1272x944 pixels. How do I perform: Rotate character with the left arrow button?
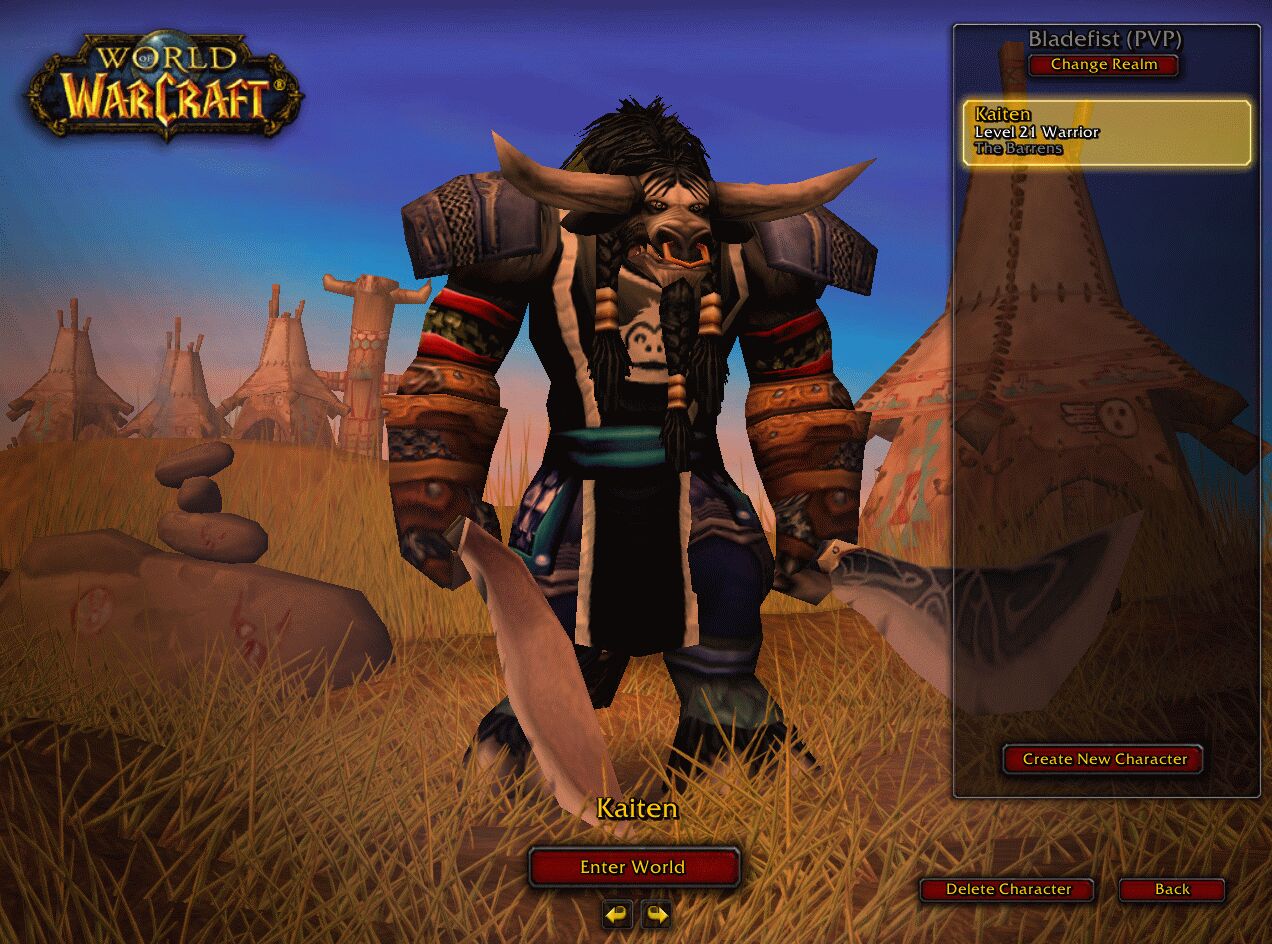tap(618, 914)
